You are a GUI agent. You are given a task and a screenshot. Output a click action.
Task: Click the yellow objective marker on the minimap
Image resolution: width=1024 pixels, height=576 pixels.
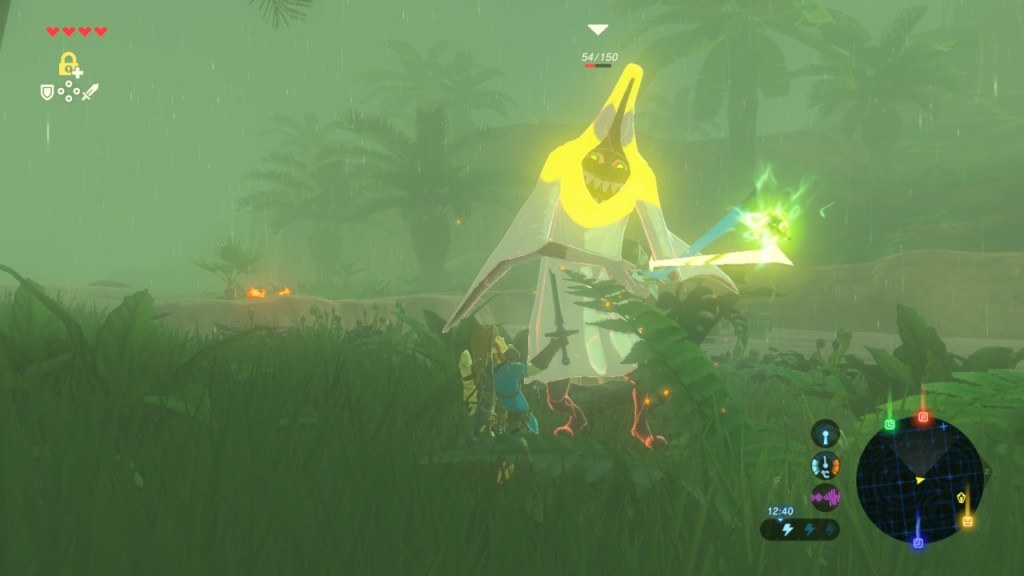pyautogui.click(x=962, y=496)
